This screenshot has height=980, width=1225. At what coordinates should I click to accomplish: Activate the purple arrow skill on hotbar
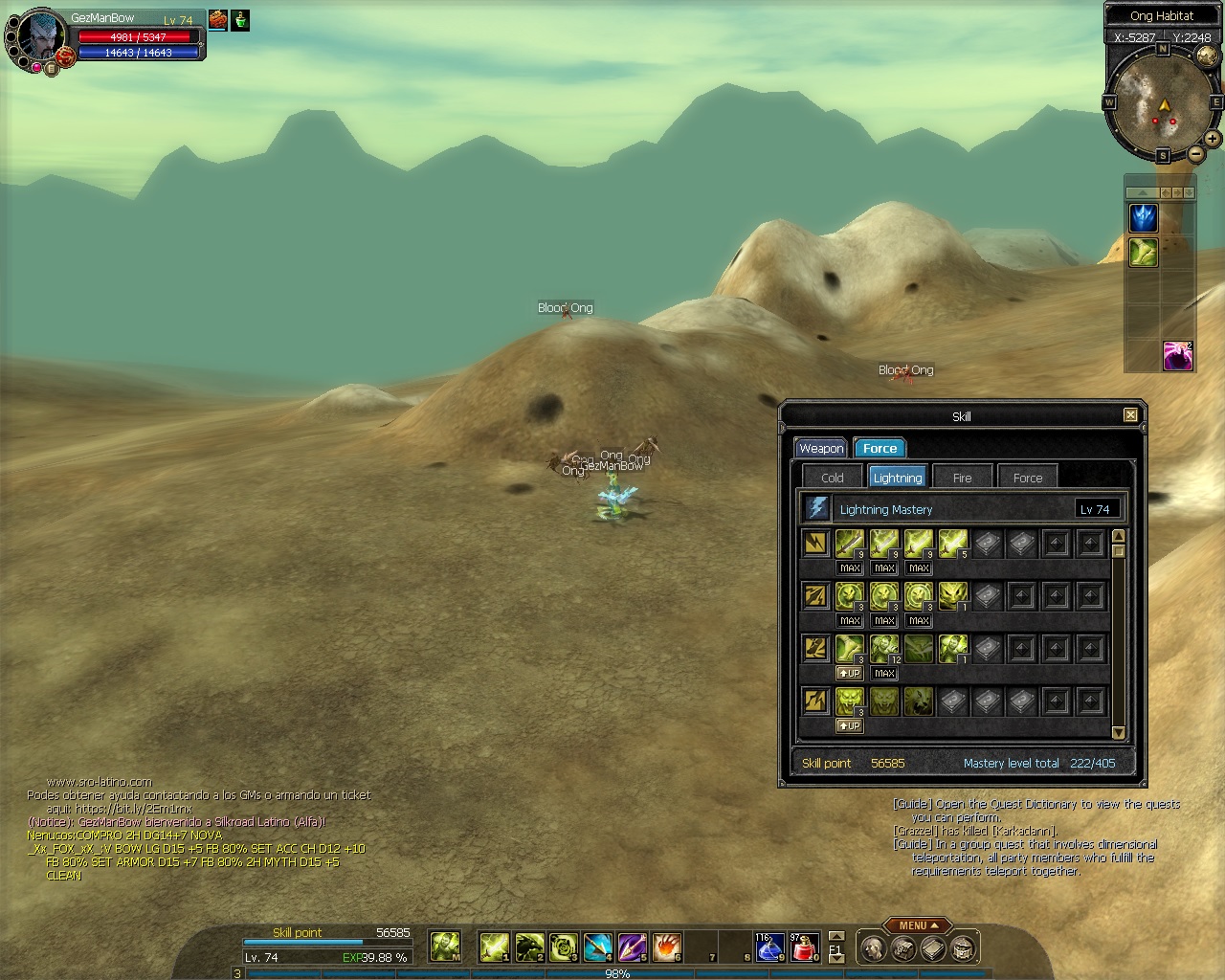(633, 947)
